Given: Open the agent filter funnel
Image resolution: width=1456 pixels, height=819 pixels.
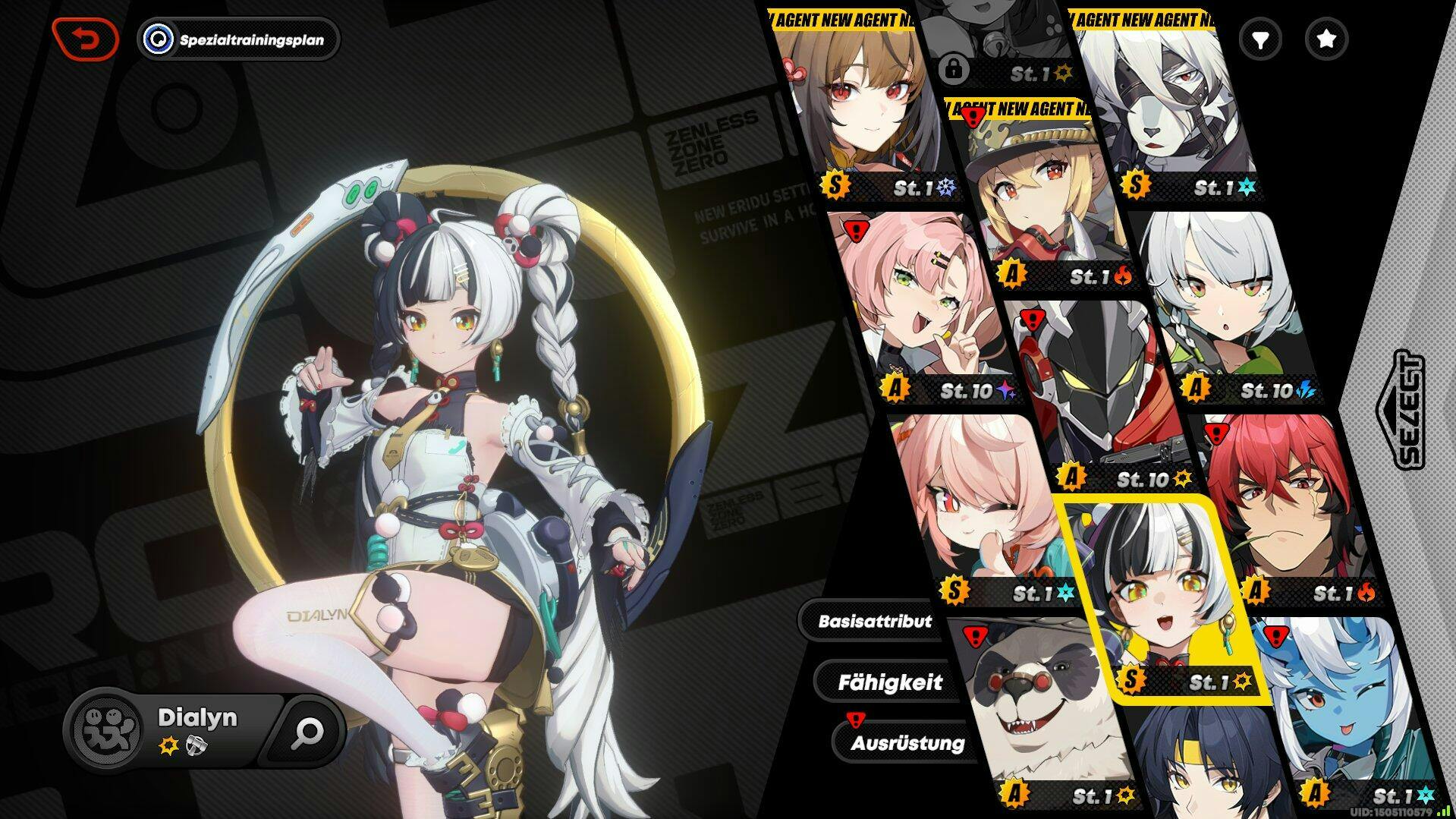Looking at the screenshot, I should 1260,39.
